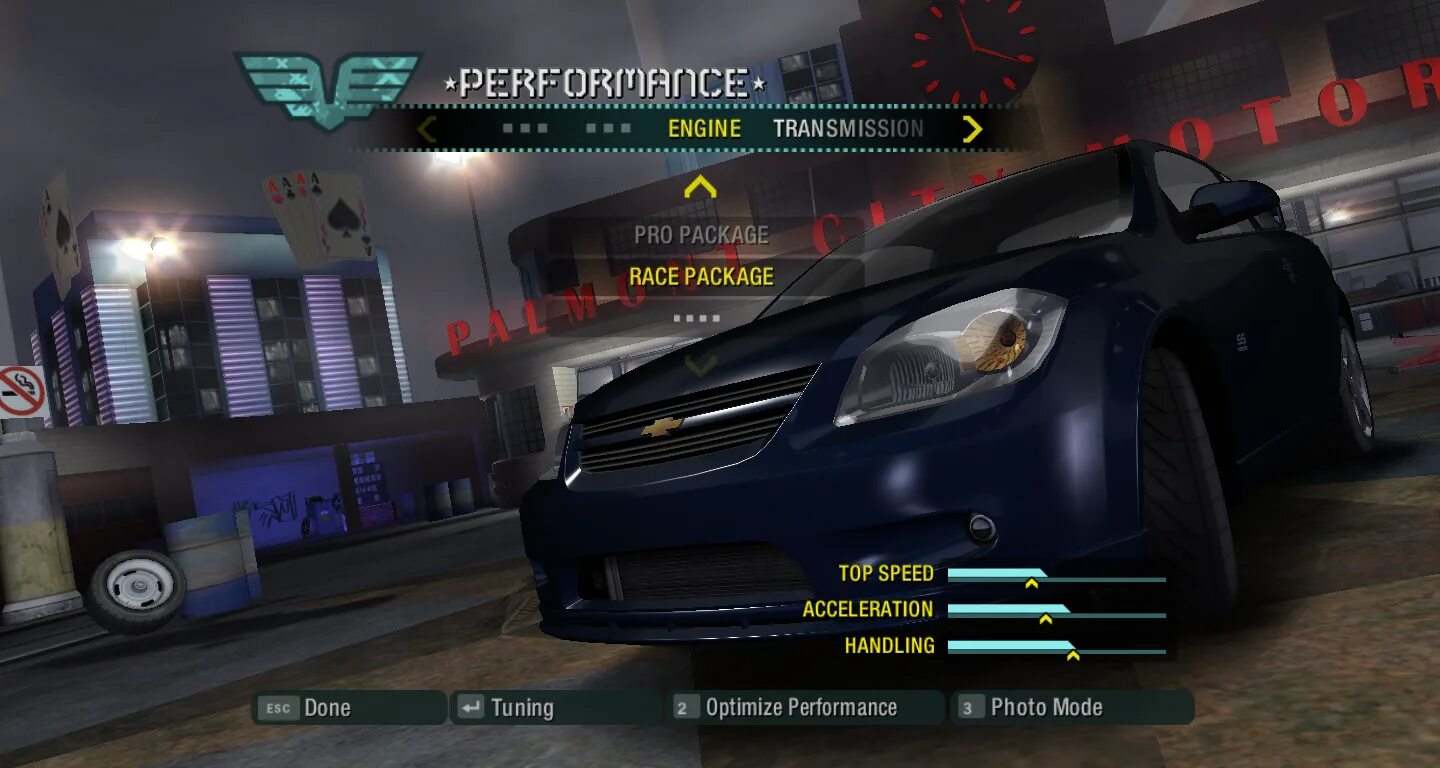Choose the Race Package upgrade
Image resolution: width=1440 pixels, height=768 pixels.
coord(701,277)
